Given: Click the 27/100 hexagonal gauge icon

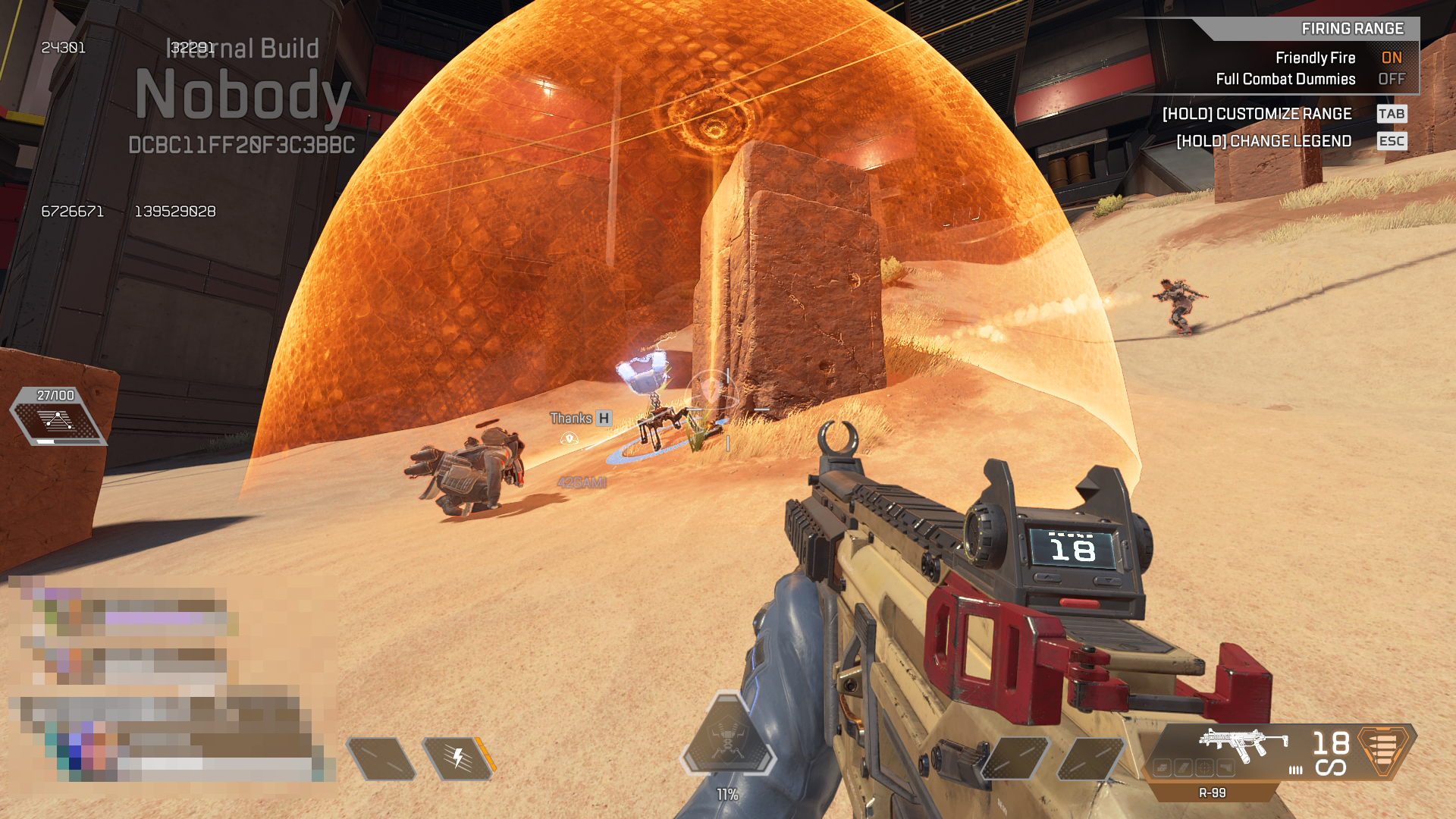Looking at the screenshot, I should click(58, 421).
